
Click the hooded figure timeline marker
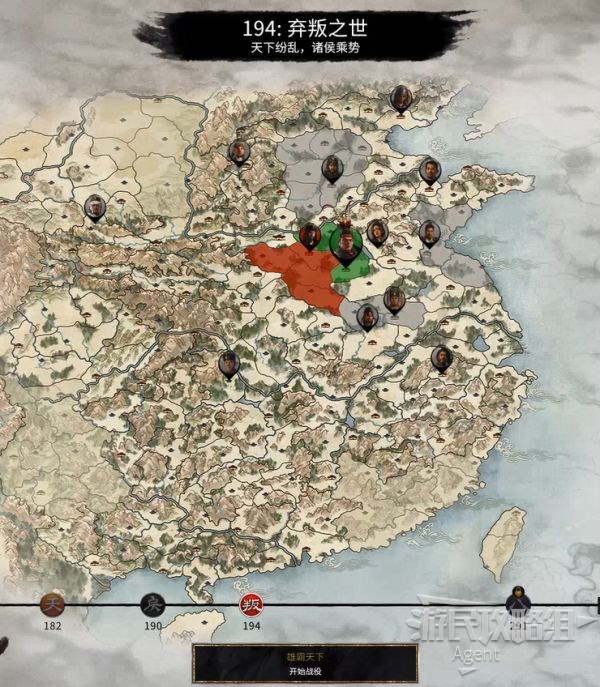click(x=517, y=601)
